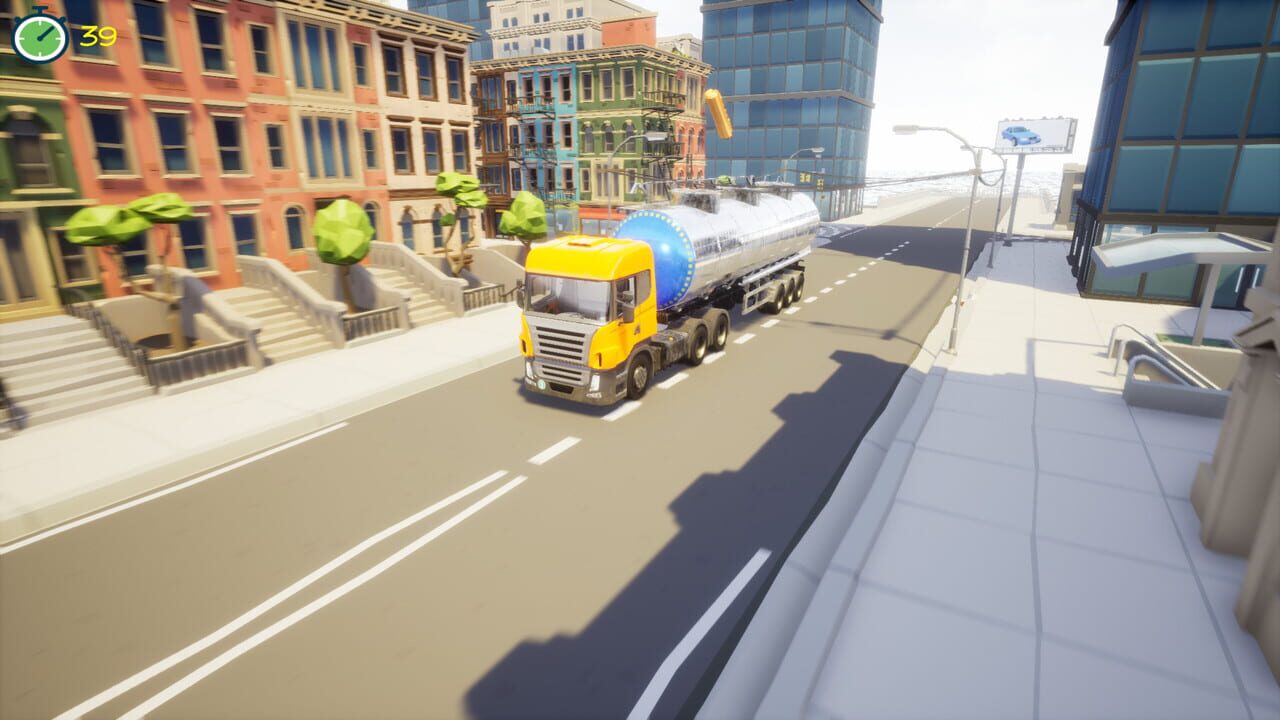Select the yellow waypoint marker above the truck

(718, 110)
